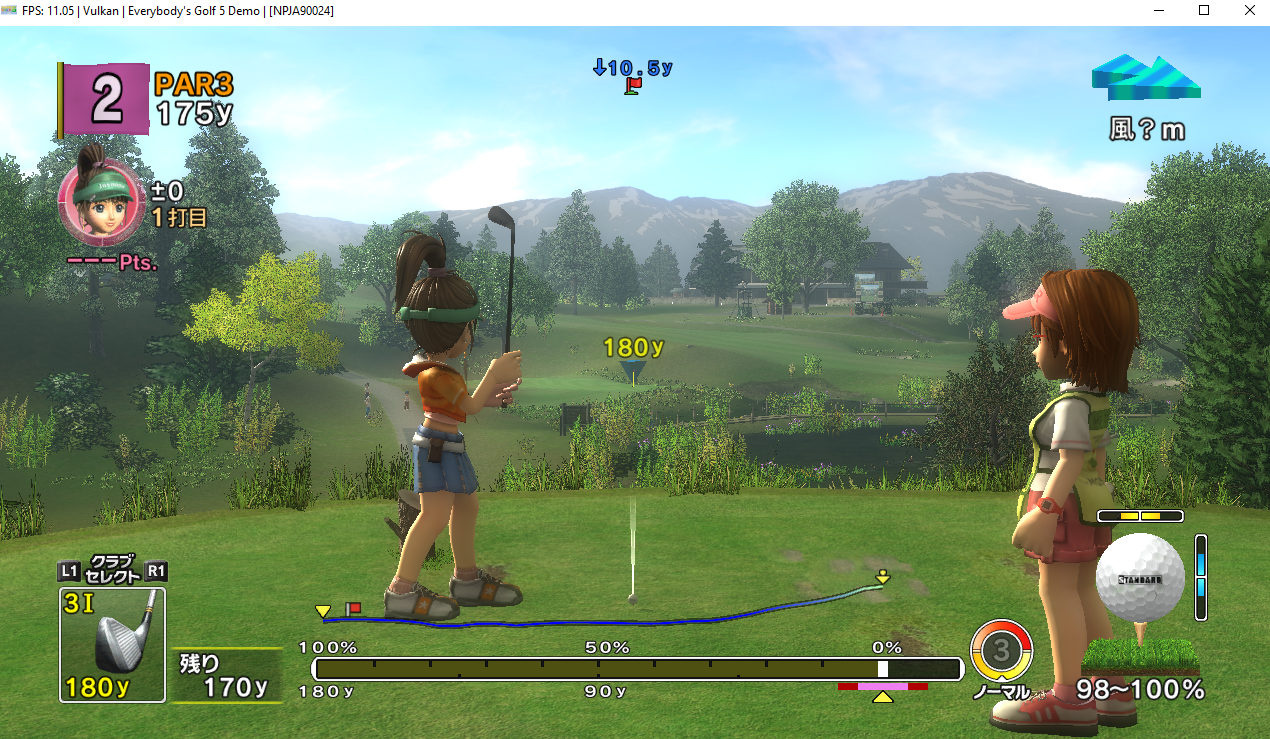
Task: Close the emulator window
Action: coord(1249,10)
